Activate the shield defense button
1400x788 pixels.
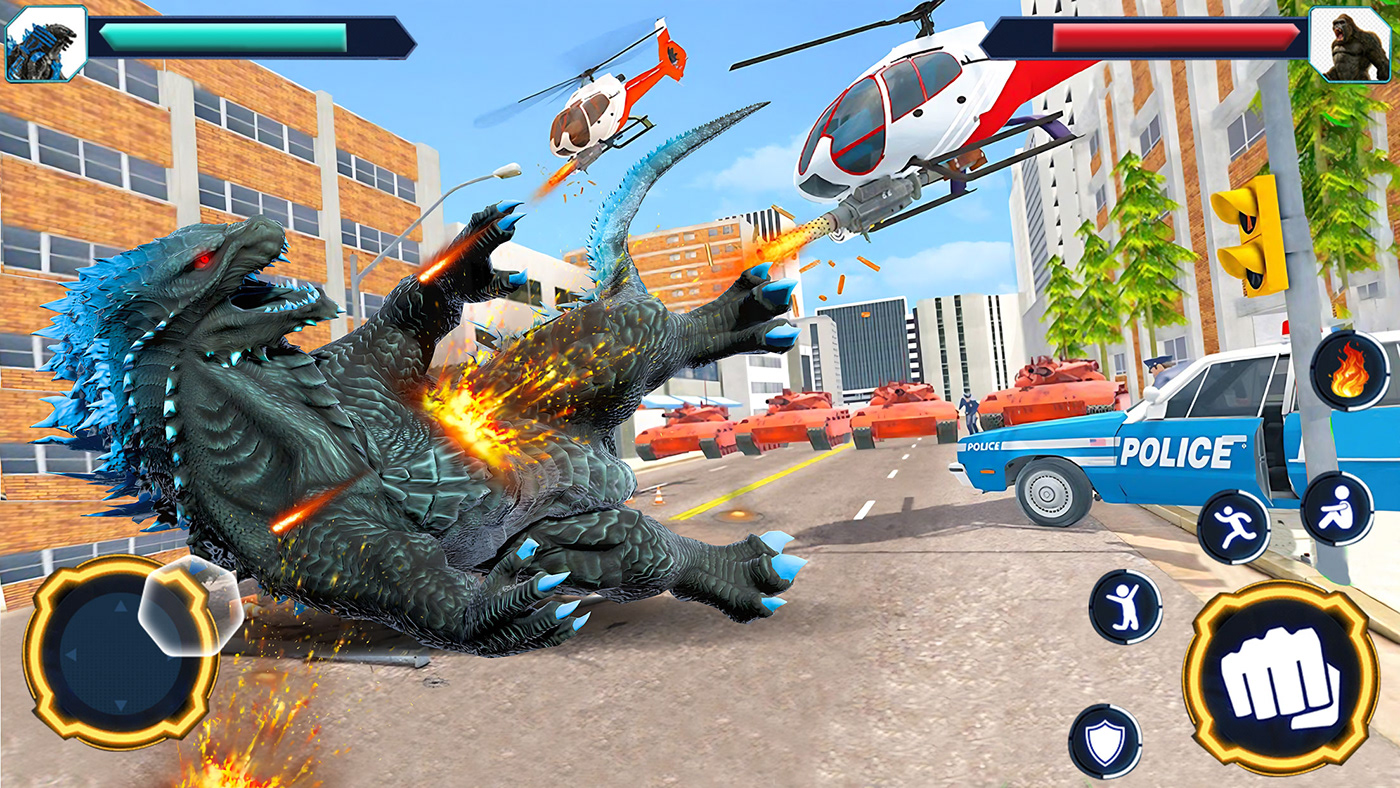tap(1105, 741)
